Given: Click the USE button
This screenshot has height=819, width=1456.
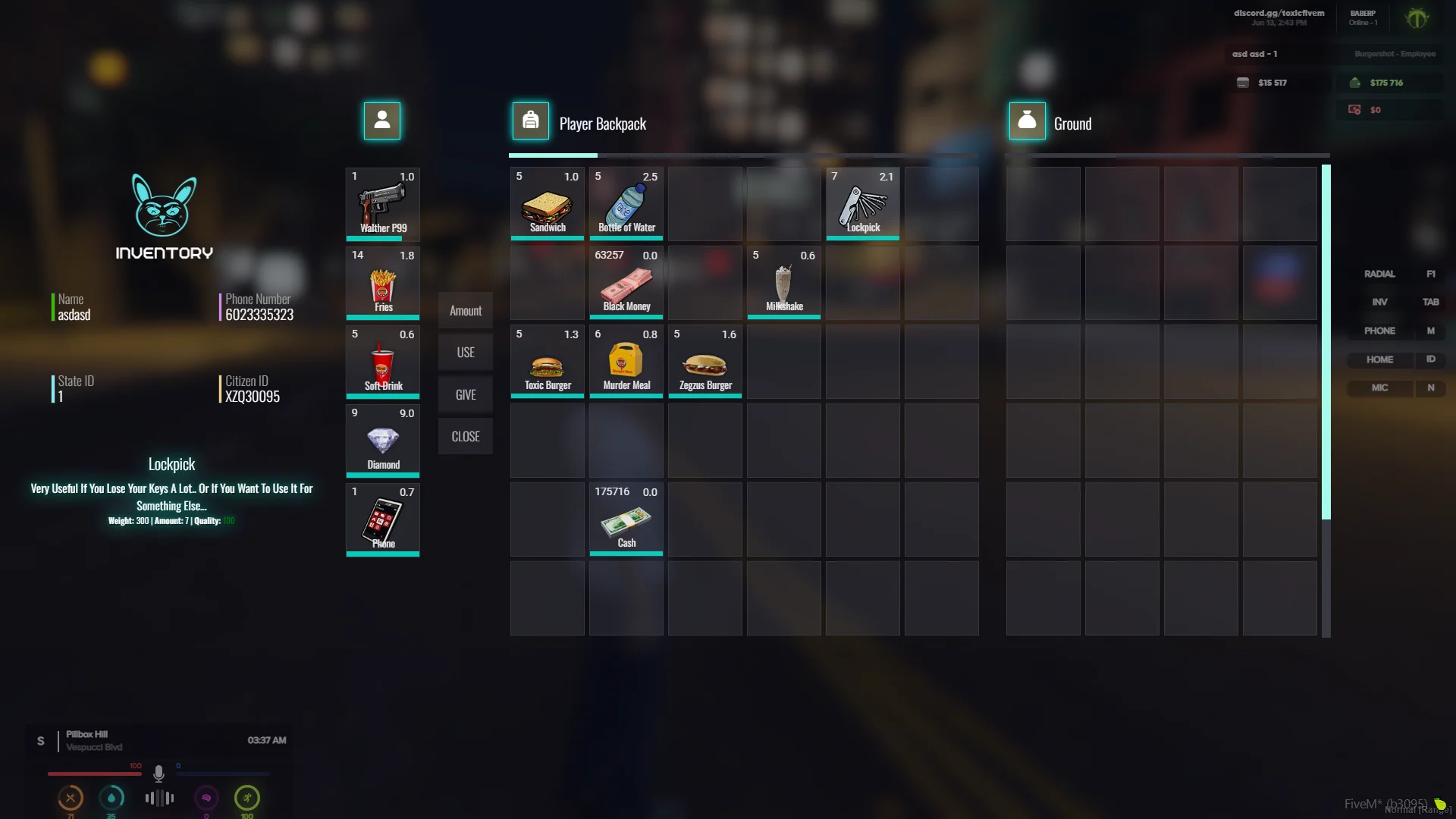Looking at the screenshot, I should 466,353.
